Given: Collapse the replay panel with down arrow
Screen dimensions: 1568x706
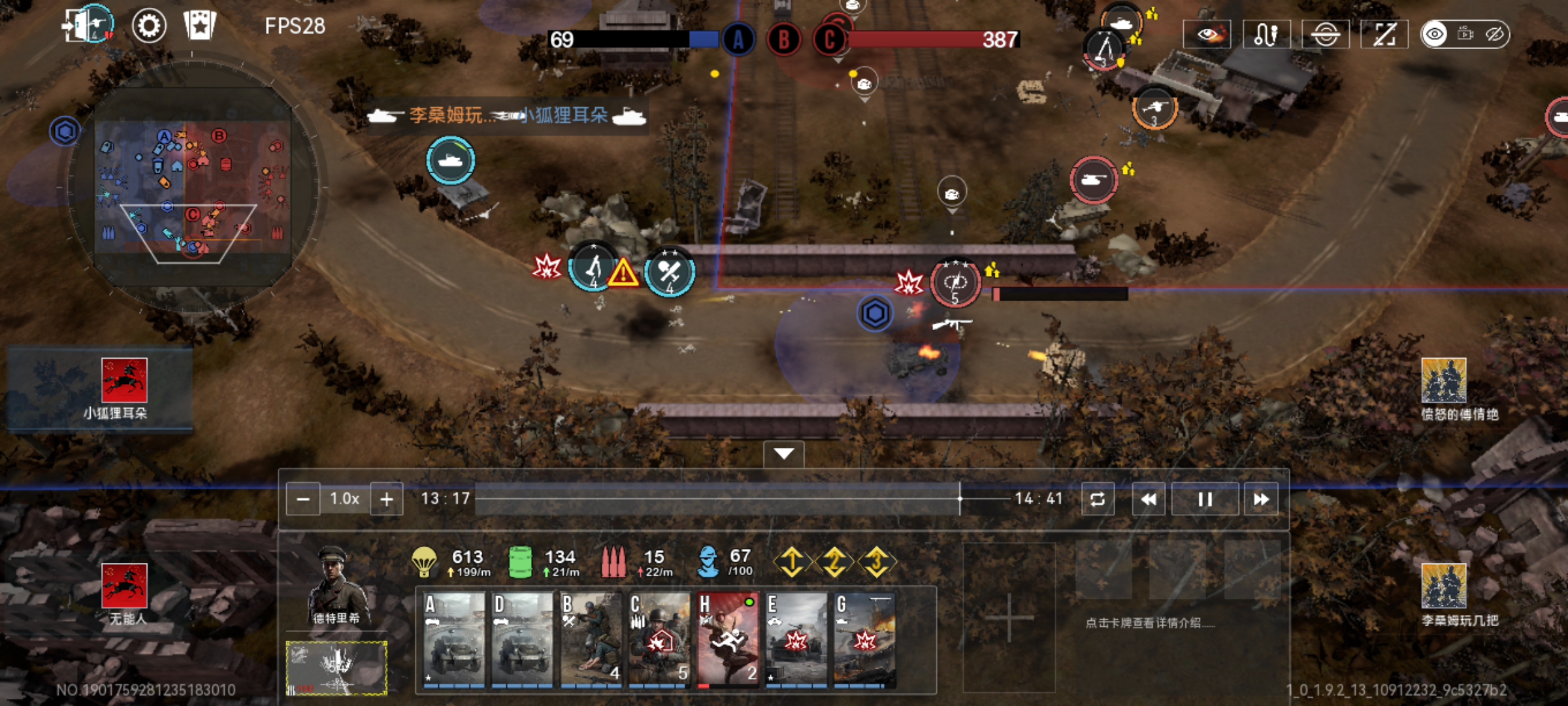Looking at the screenshot, I should coord(783,454).
